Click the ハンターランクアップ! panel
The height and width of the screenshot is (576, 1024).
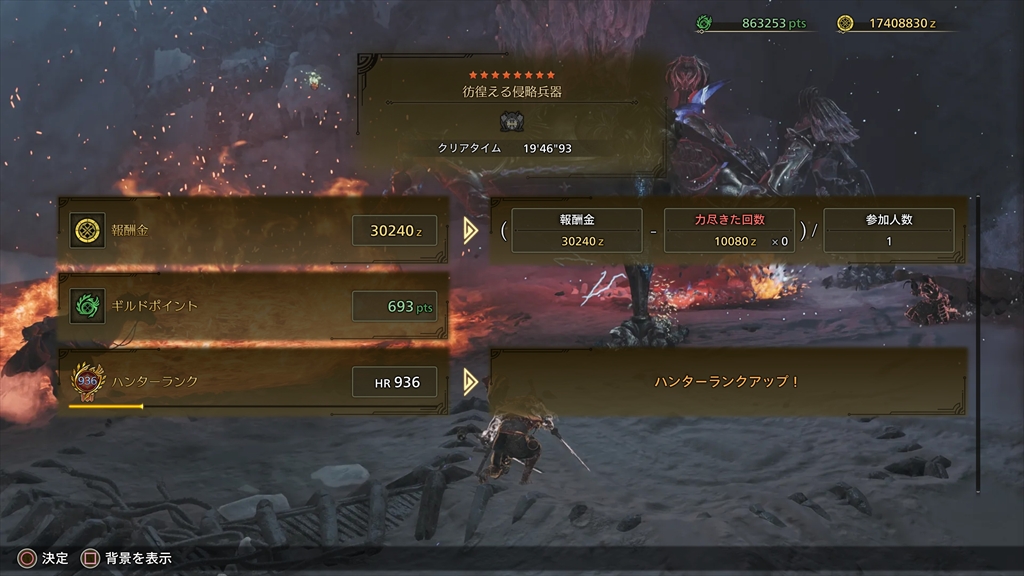(x=727, y=382)
